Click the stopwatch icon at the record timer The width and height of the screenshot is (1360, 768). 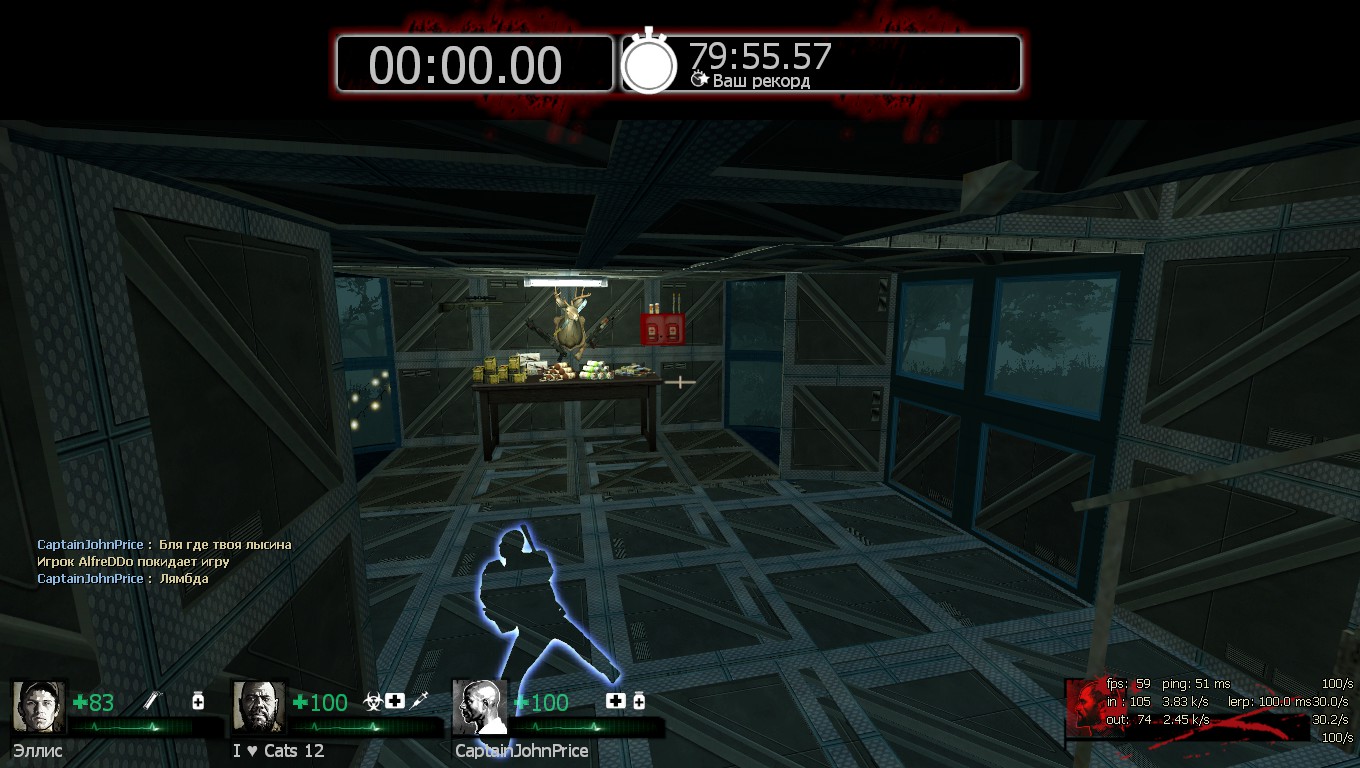click(649, 64)
